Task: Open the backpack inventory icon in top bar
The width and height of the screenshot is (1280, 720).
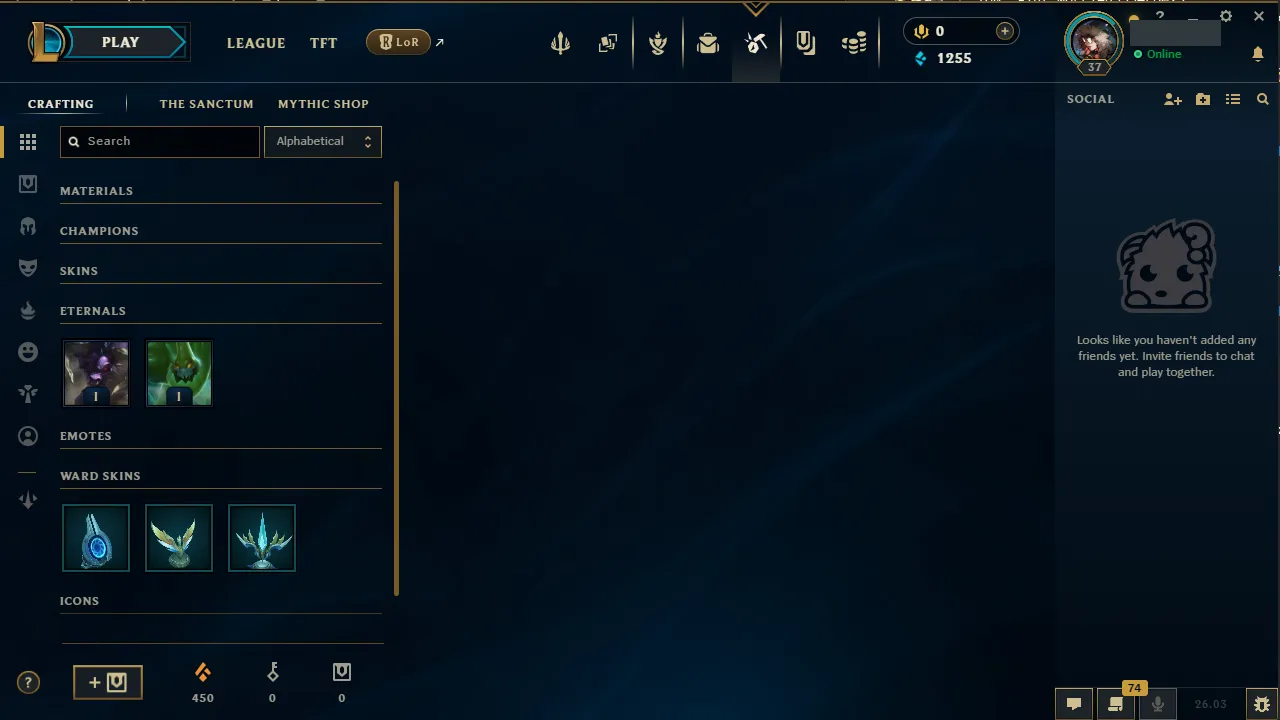Action: pyautogui.click(x=708, y=42)
